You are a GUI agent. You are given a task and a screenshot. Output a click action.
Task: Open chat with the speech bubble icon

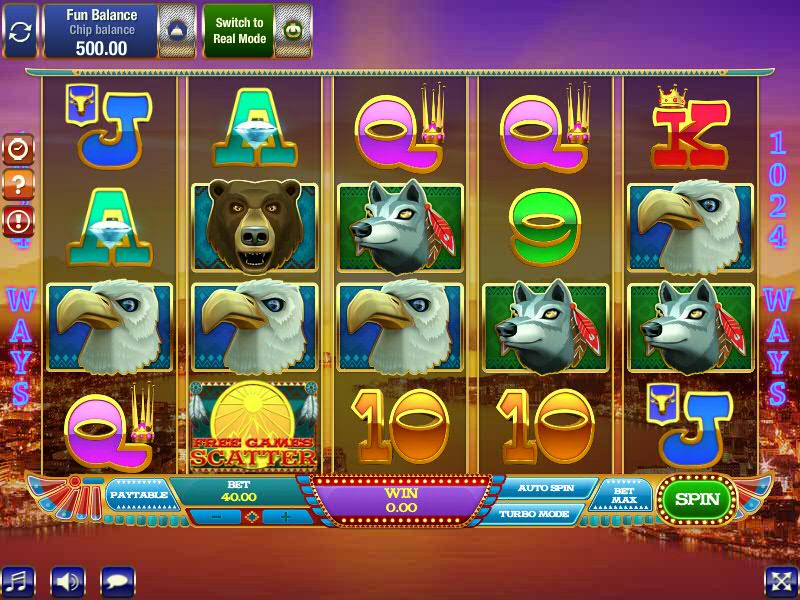click(118, 581)
